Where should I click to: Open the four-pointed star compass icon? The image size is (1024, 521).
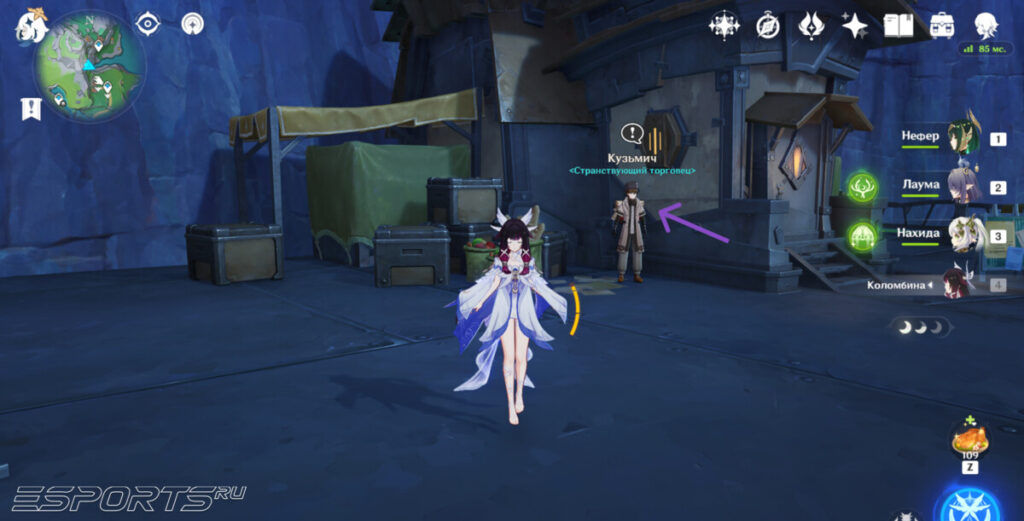click(x=723, y=25)
